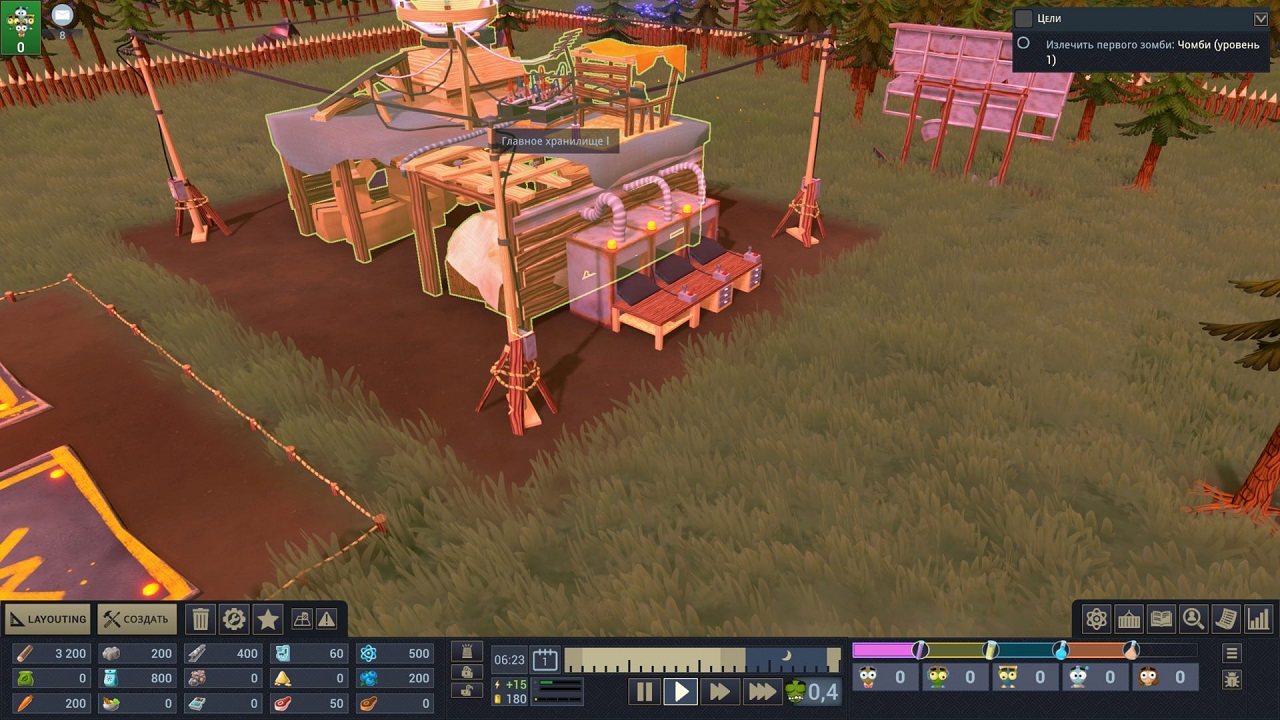The width and height of the screenshot is (1280, 720).
Task: Toggle the warning triangle alert icon
Action: click(327, 619)
